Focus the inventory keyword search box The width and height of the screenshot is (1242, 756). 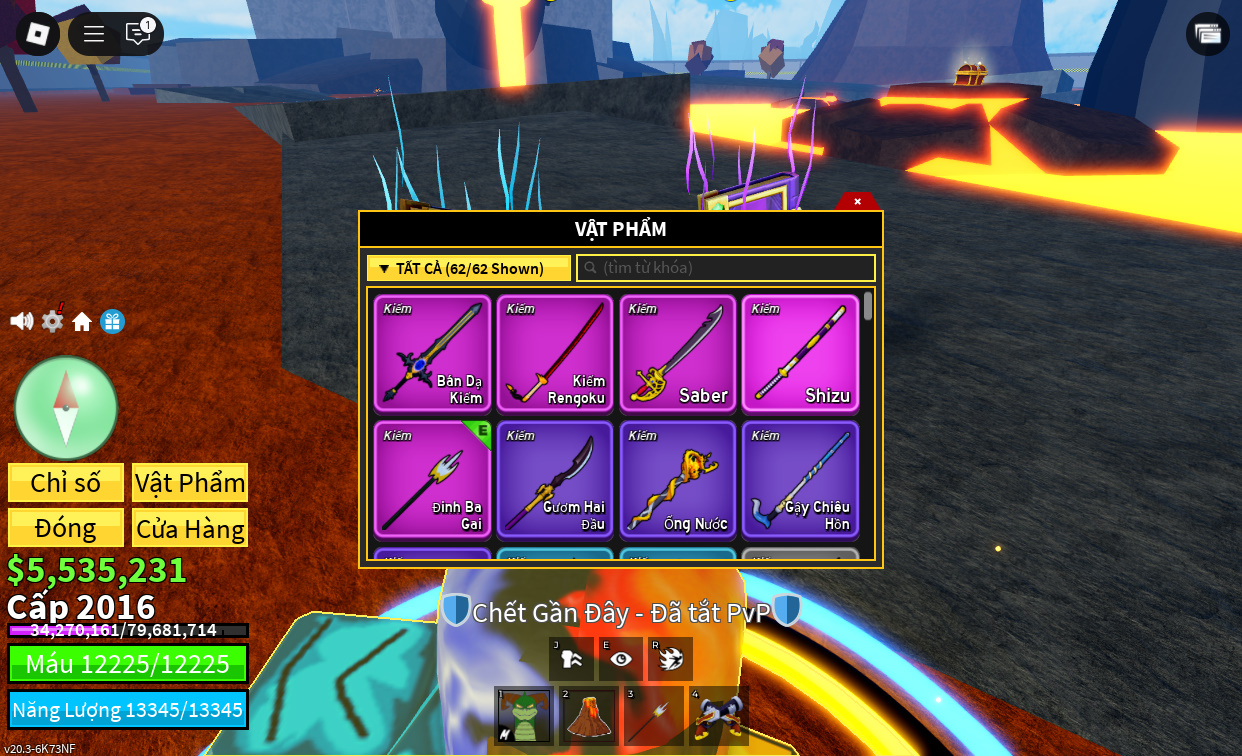tap(726, 268)
